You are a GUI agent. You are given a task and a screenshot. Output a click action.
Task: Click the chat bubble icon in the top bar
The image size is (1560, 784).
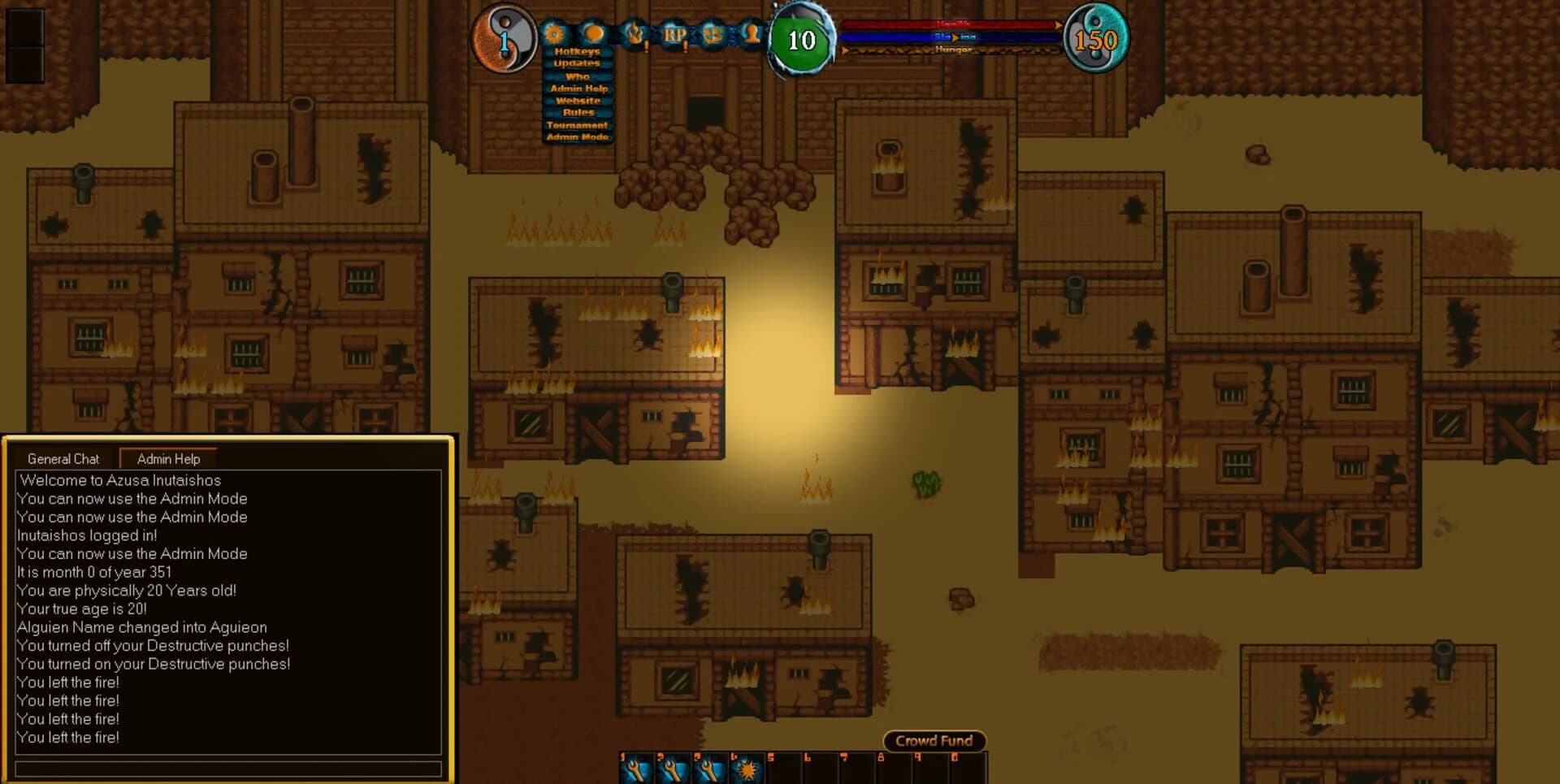tap(593, 34)
